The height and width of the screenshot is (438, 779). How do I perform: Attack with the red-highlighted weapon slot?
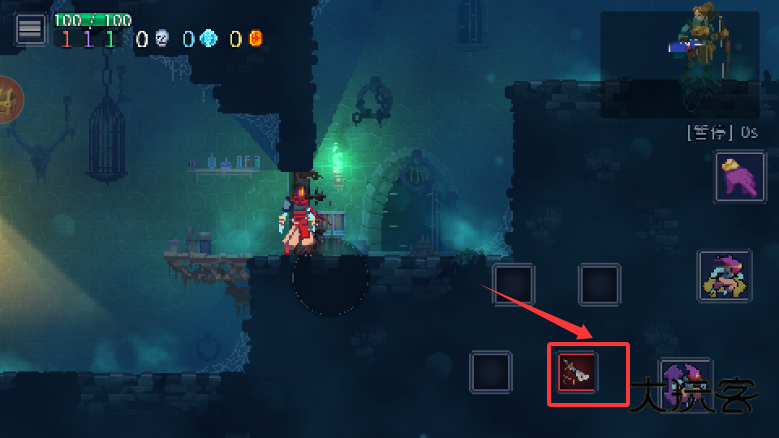(577, 372)
